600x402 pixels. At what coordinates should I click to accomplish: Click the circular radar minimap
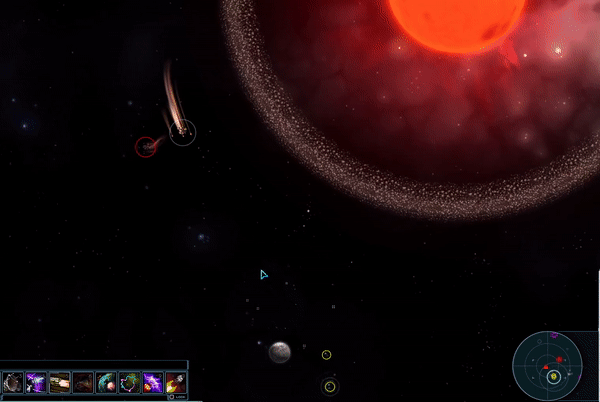click(553, 364)
